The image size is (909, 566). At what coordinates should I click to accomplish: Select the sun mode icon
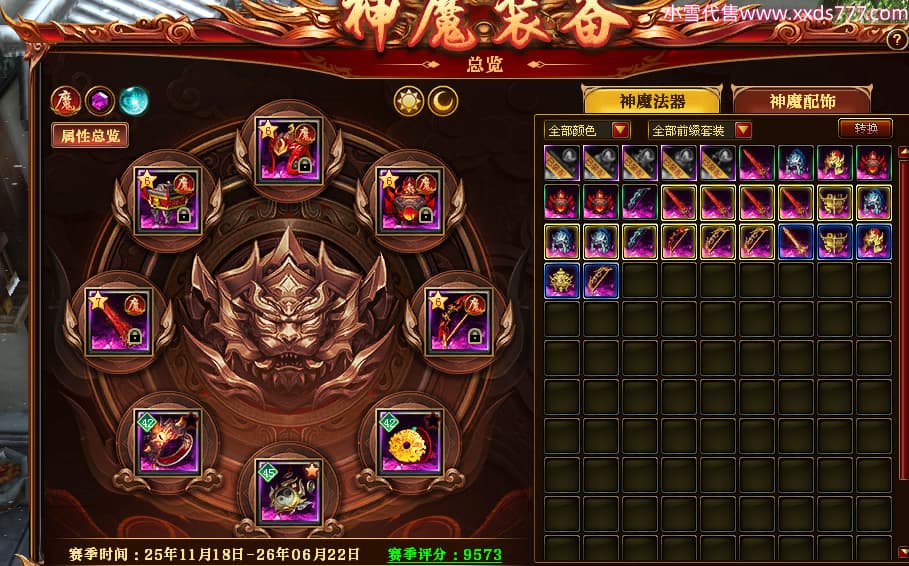pos(409,100)
